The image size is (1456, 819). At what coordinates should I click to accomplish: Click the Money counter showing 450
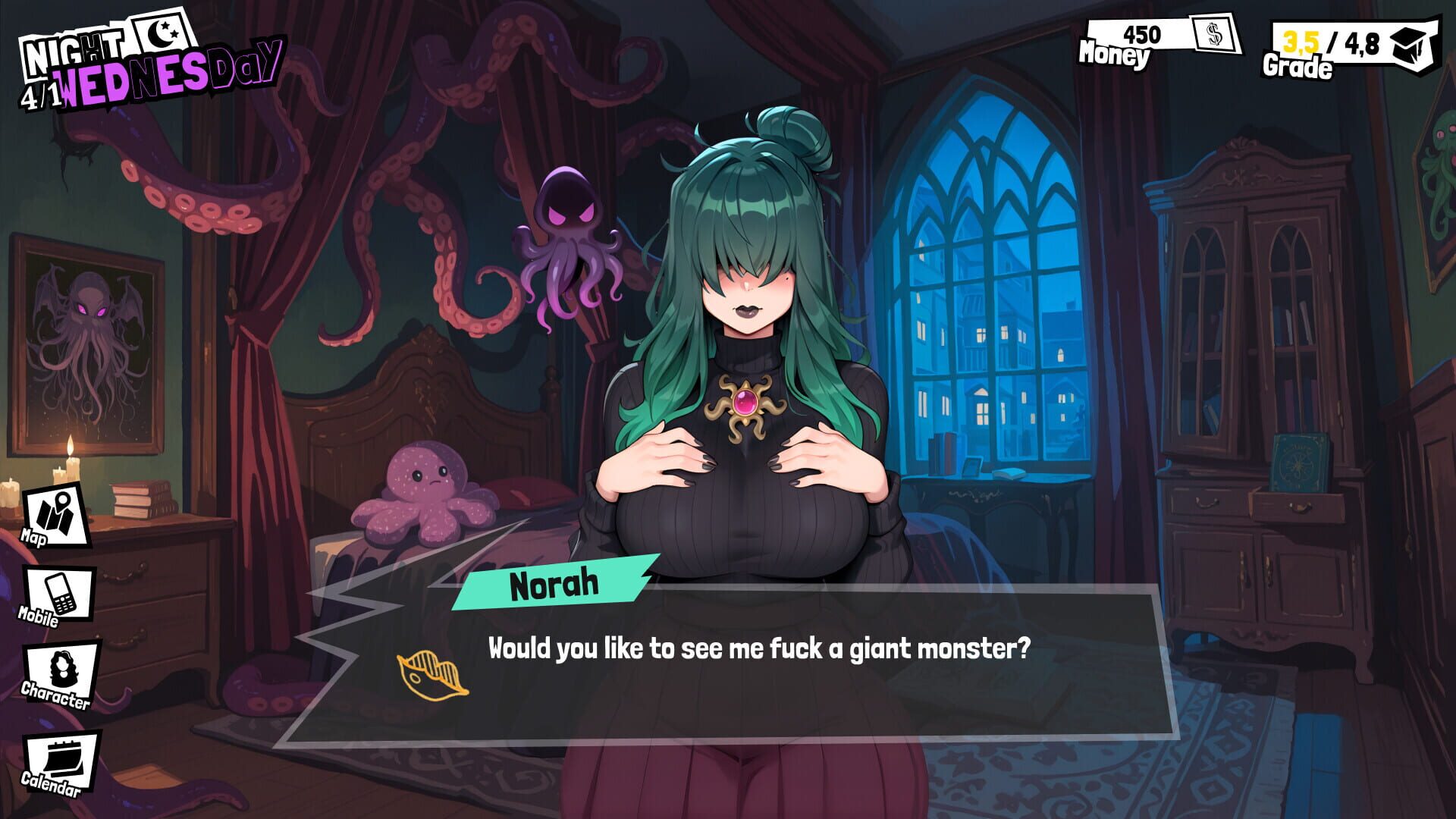[x=1144, y=34]
